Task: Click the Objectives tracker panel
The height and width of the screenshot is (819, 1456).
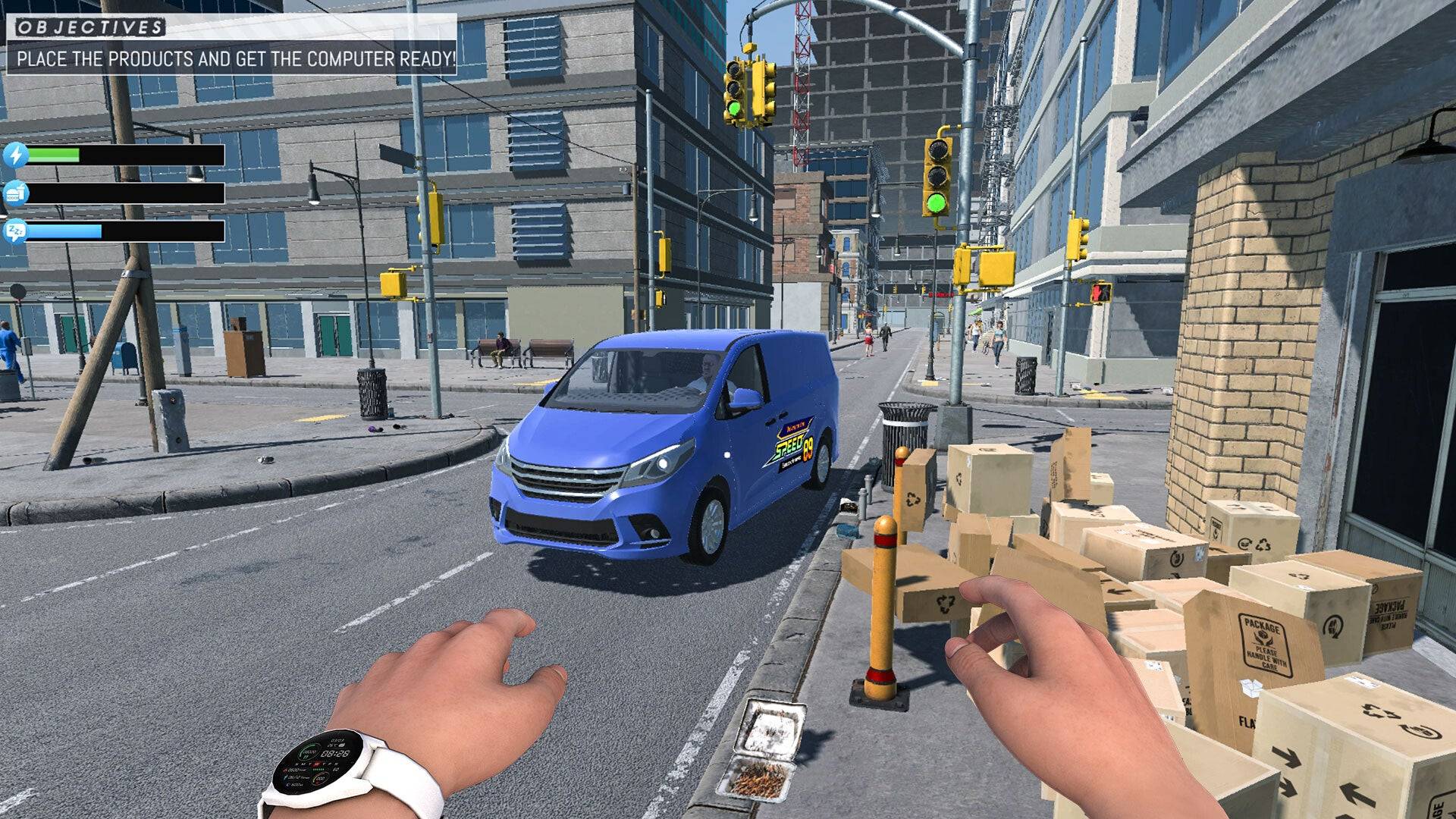Action: (x=231, y=47)
